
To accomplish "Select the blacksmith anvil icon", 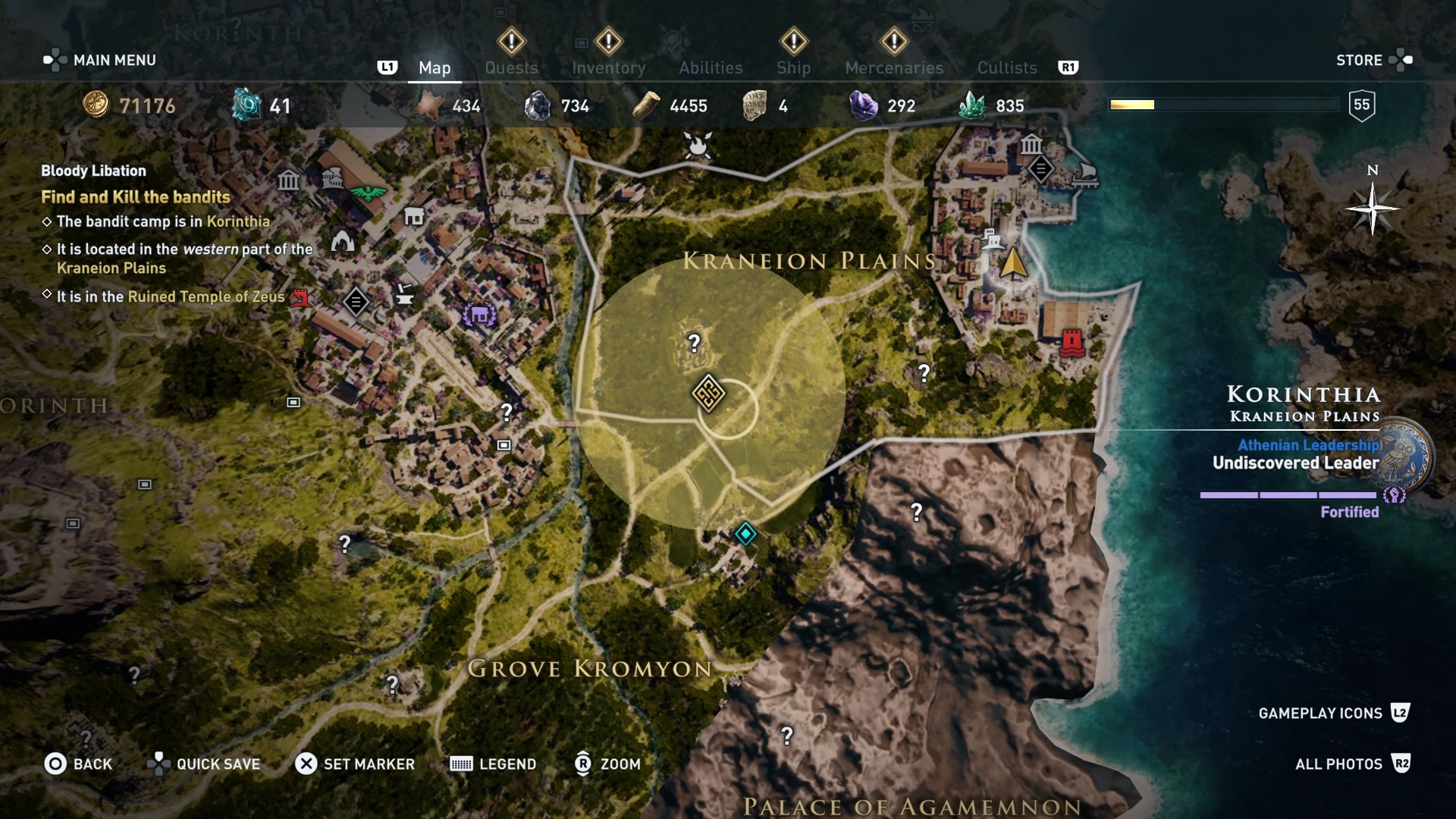I will click(405, 293).
